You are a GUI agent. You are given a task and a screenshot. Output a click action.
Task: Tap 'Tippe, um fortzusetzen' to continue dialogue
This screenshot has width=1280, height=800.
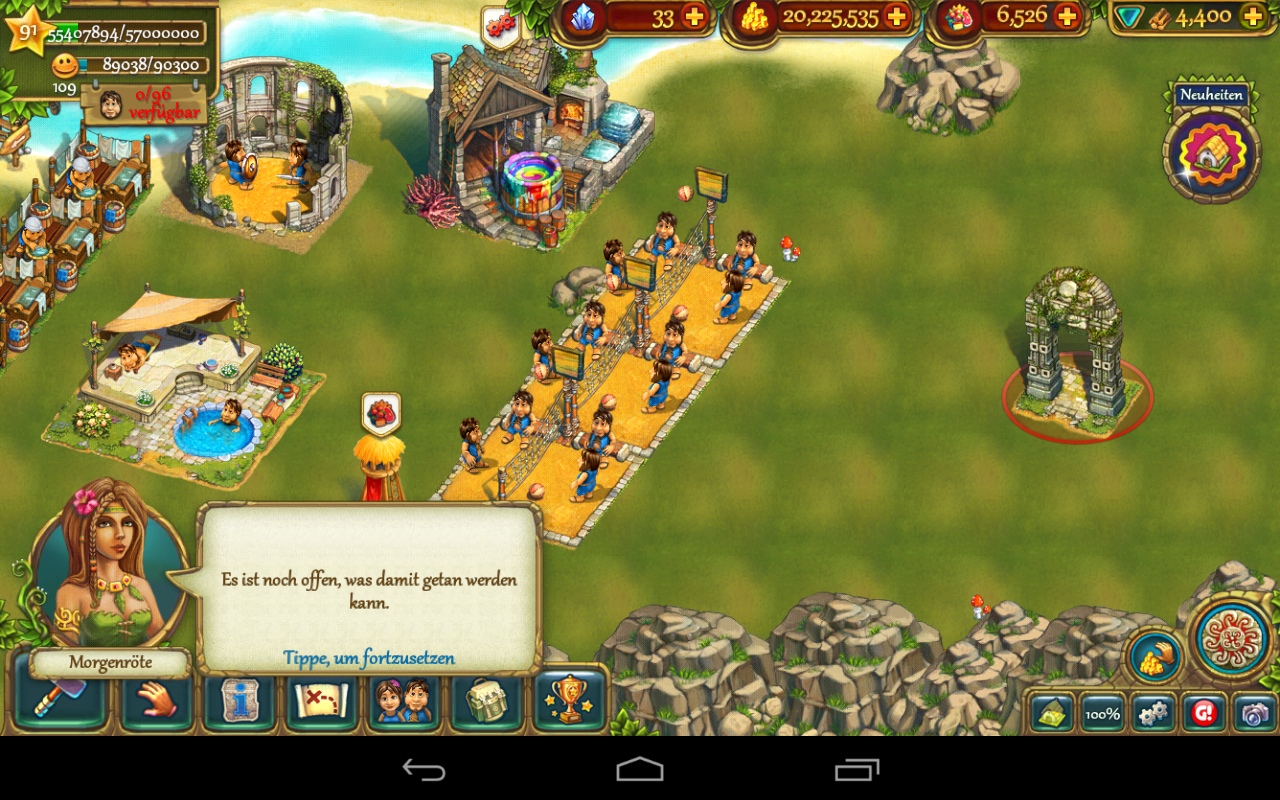(369, 658)
